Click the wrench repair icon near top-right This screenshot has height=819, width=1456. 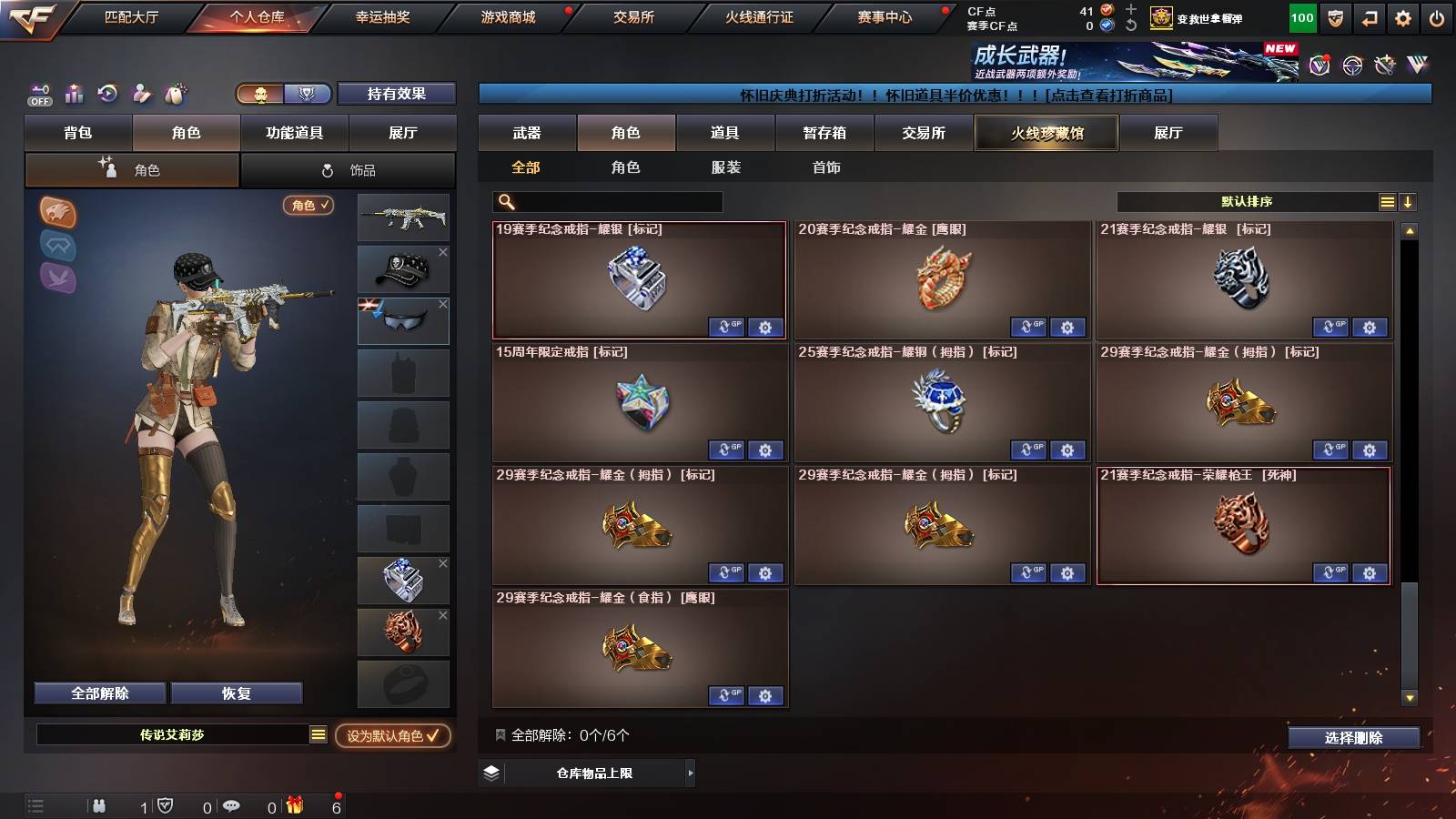1385,66
